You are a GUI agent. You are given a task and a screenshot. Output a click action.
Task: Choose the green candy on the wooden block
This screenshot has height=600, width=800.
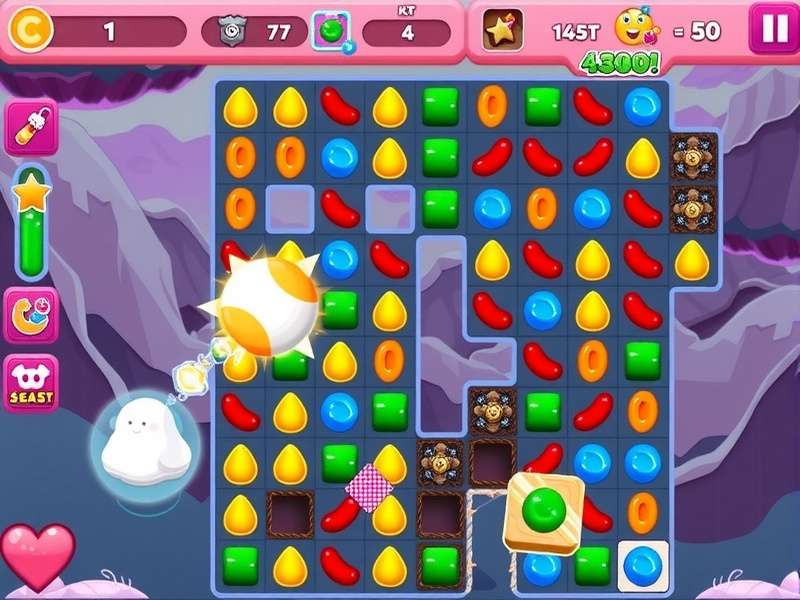[543, 511]
